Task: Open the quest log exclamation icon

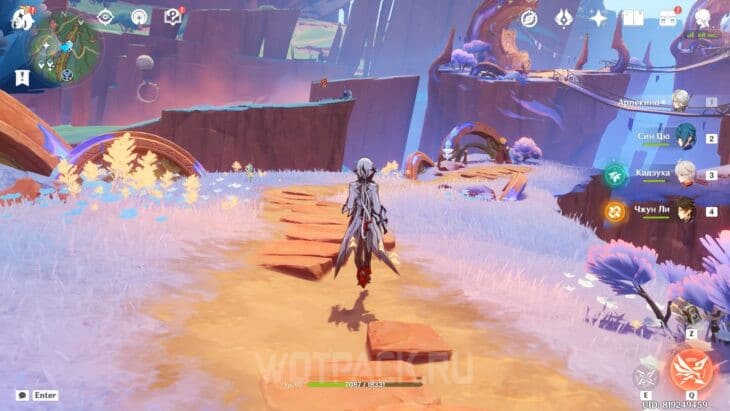Action: point(22,77)
